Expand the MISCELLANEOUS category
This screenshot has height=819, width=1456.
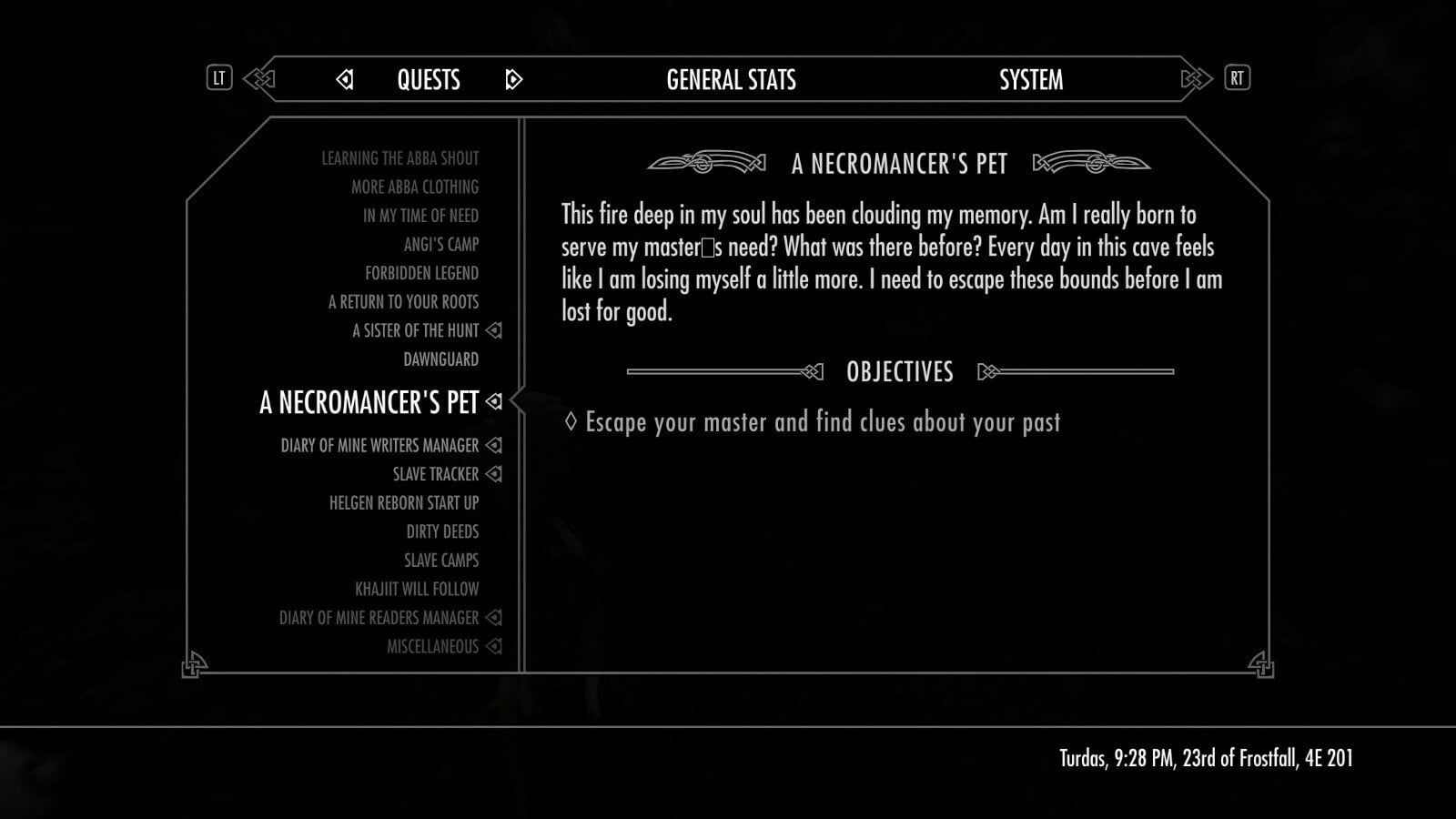tap(432, 645)
